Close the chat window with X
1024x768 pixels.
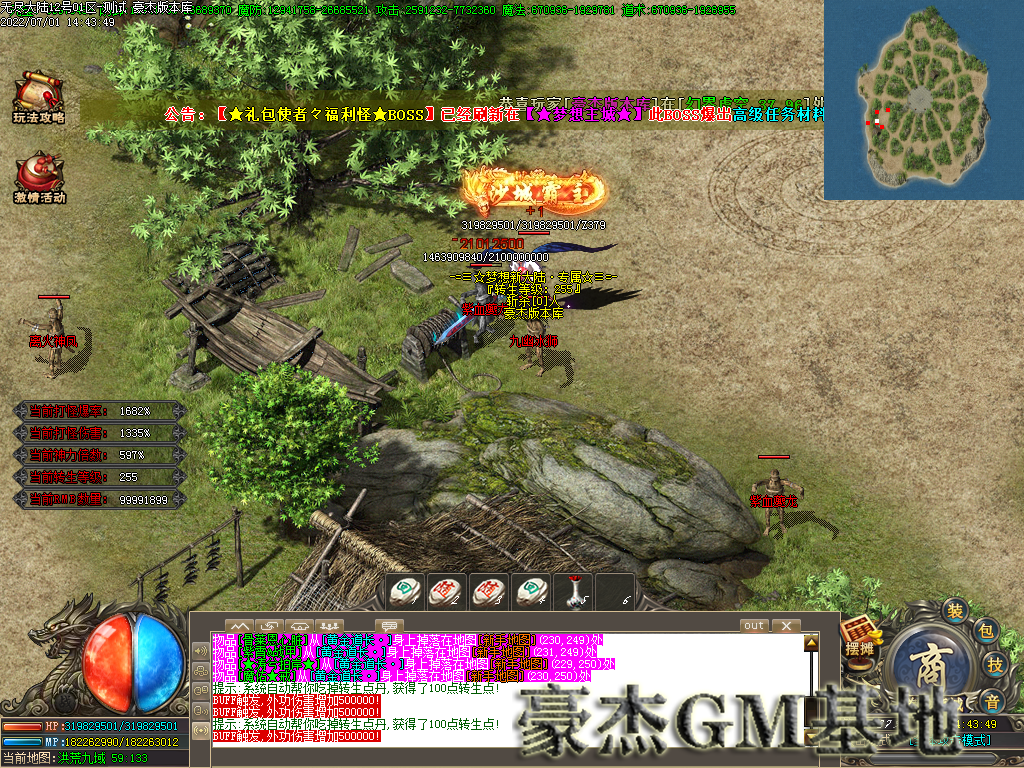coord(787,626)
